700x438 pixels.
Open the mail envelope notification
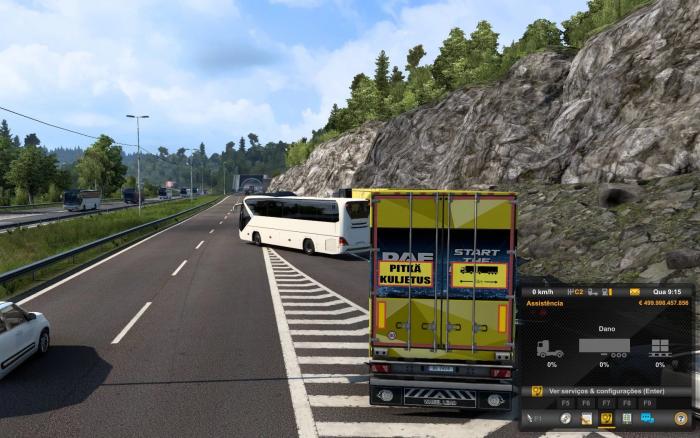(x=634, y=291)
